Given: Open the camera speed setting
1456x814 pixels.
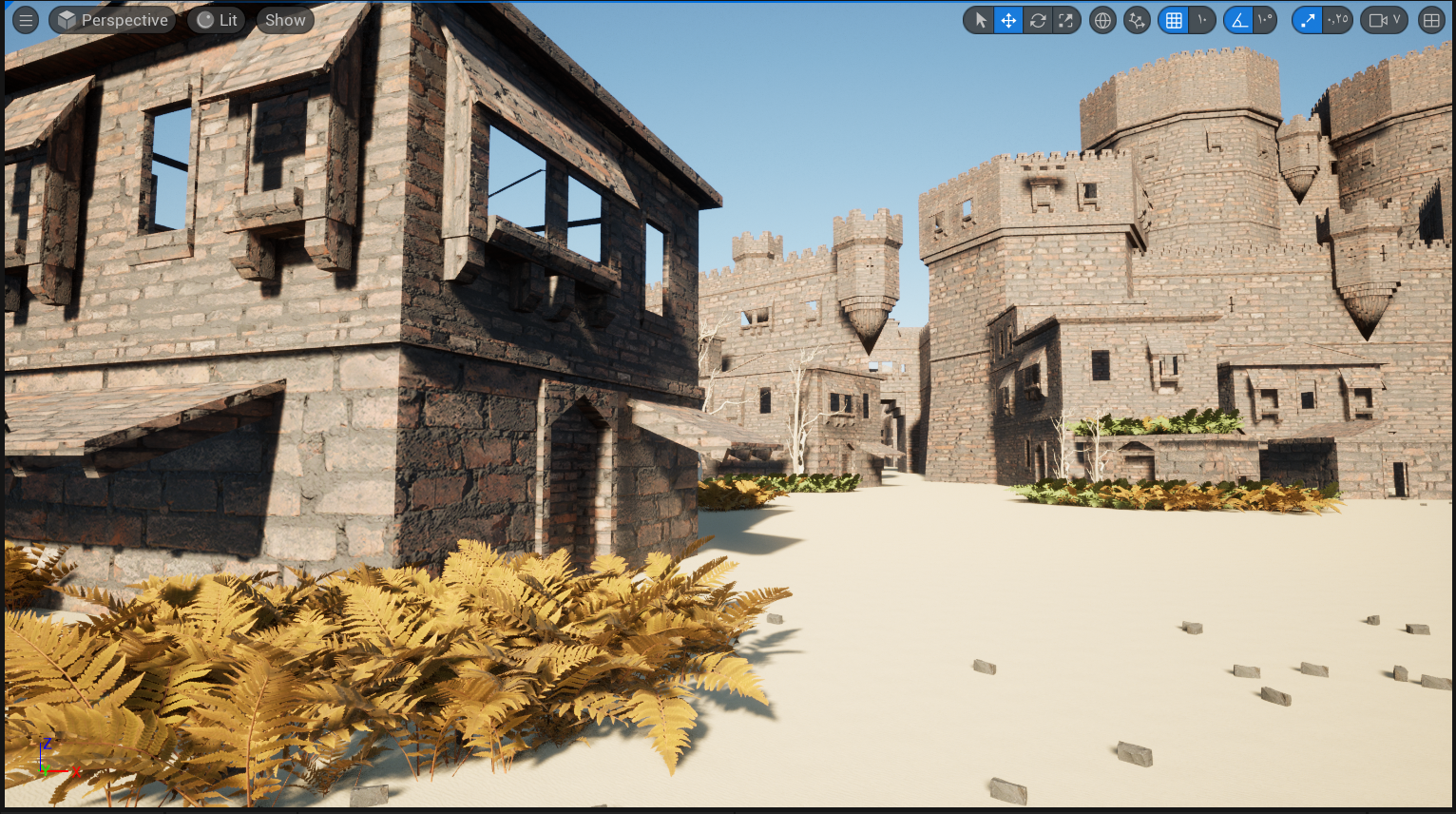Looking at the screenshot, I should point(1385,20).
